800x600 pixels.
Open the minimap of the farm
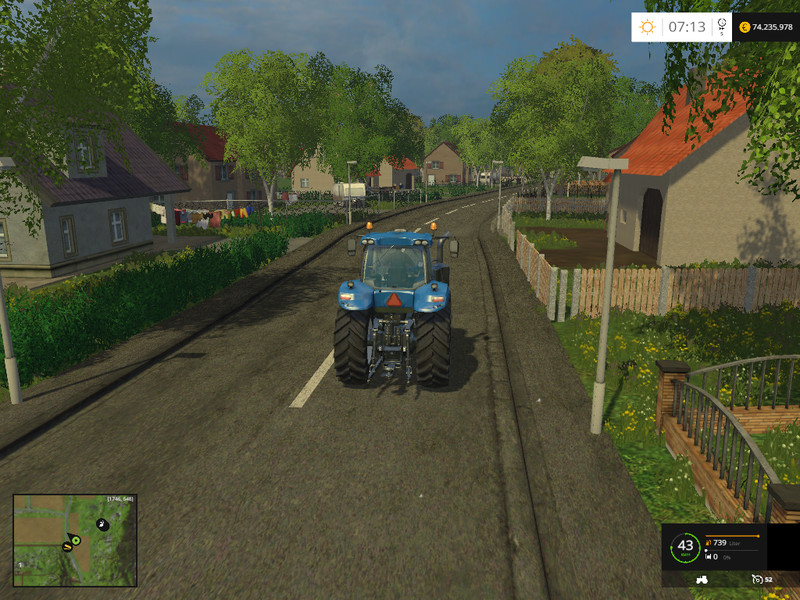tap(74, 540)
